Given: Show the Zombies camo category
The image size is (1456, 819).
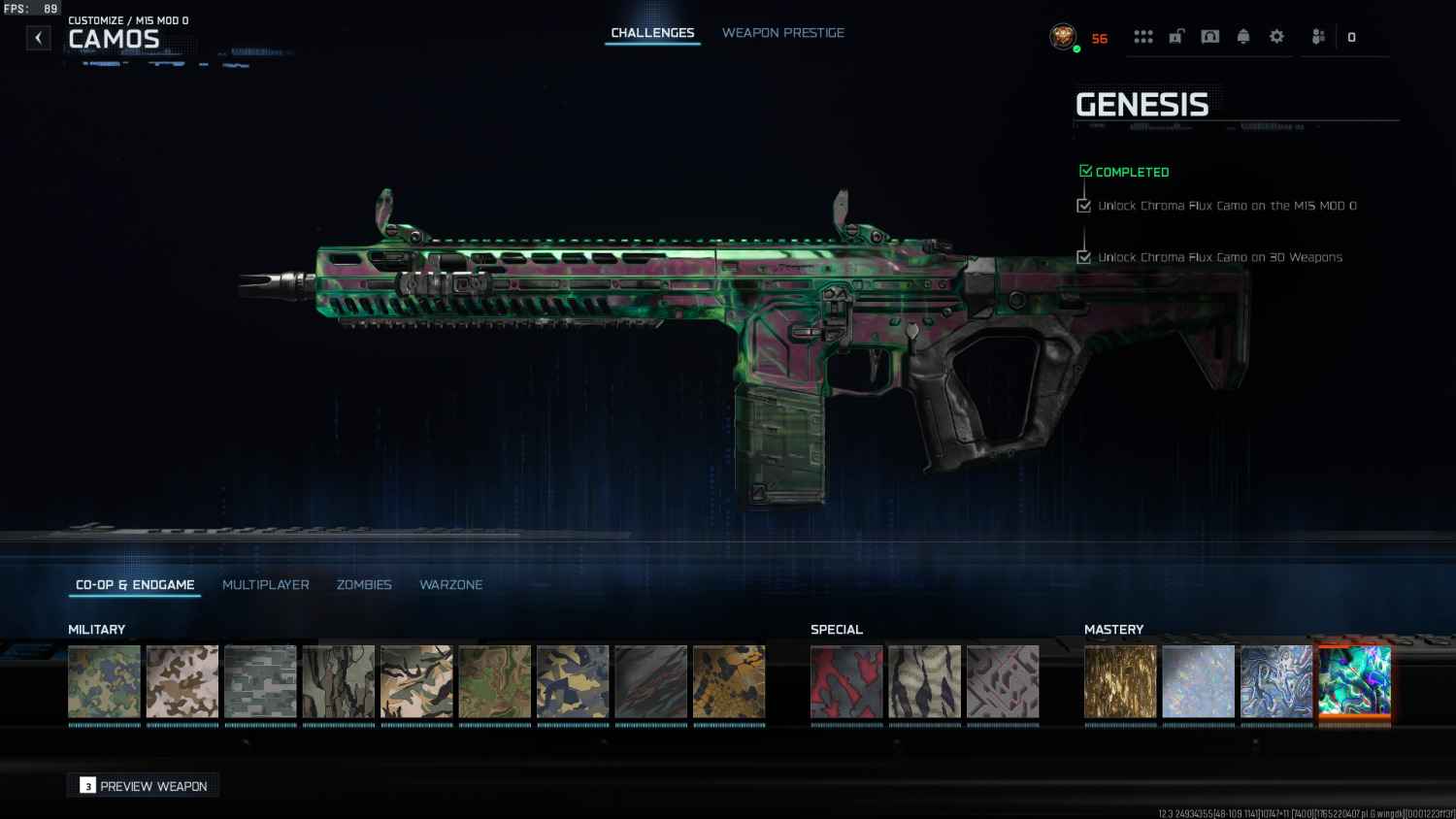Looking at the screenshot, I should click(364, 584).
